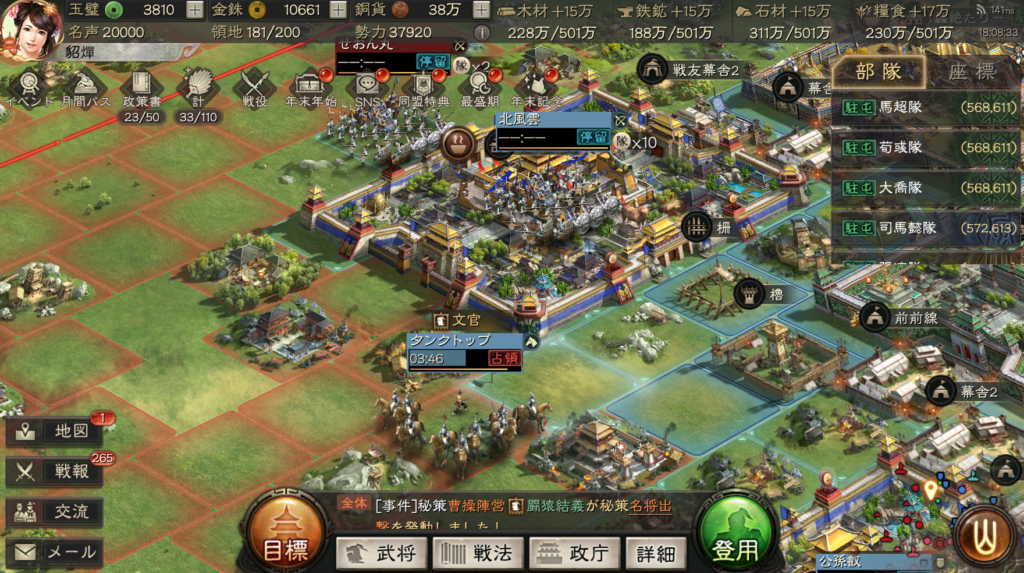Viewport: 1024px width, 573px height.
Task: Open the 交流 social menu
Action: (x=55, y=512)
